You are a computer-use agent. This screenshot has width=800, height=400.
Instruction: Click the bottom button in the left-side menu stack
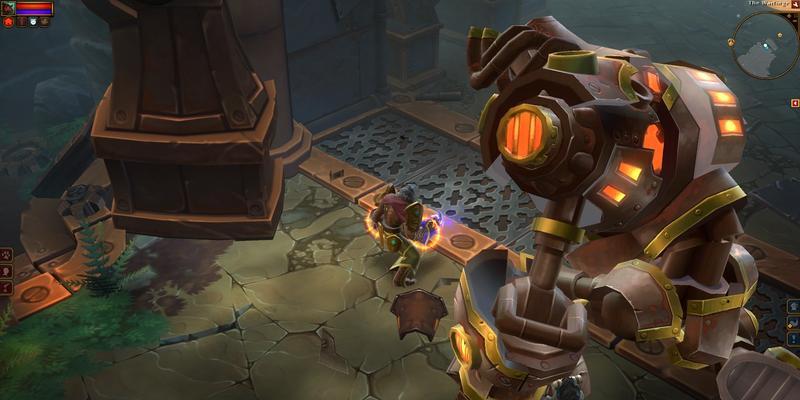pyautogui.click(x=6, y=289)
